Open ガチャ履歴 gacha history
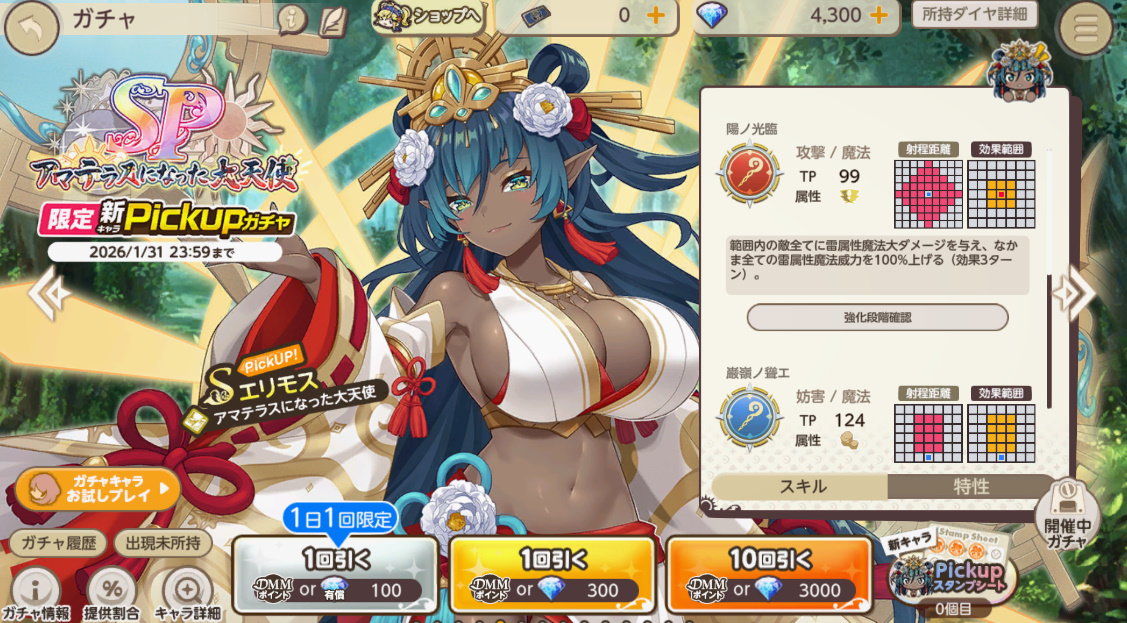 click(58, 544)
